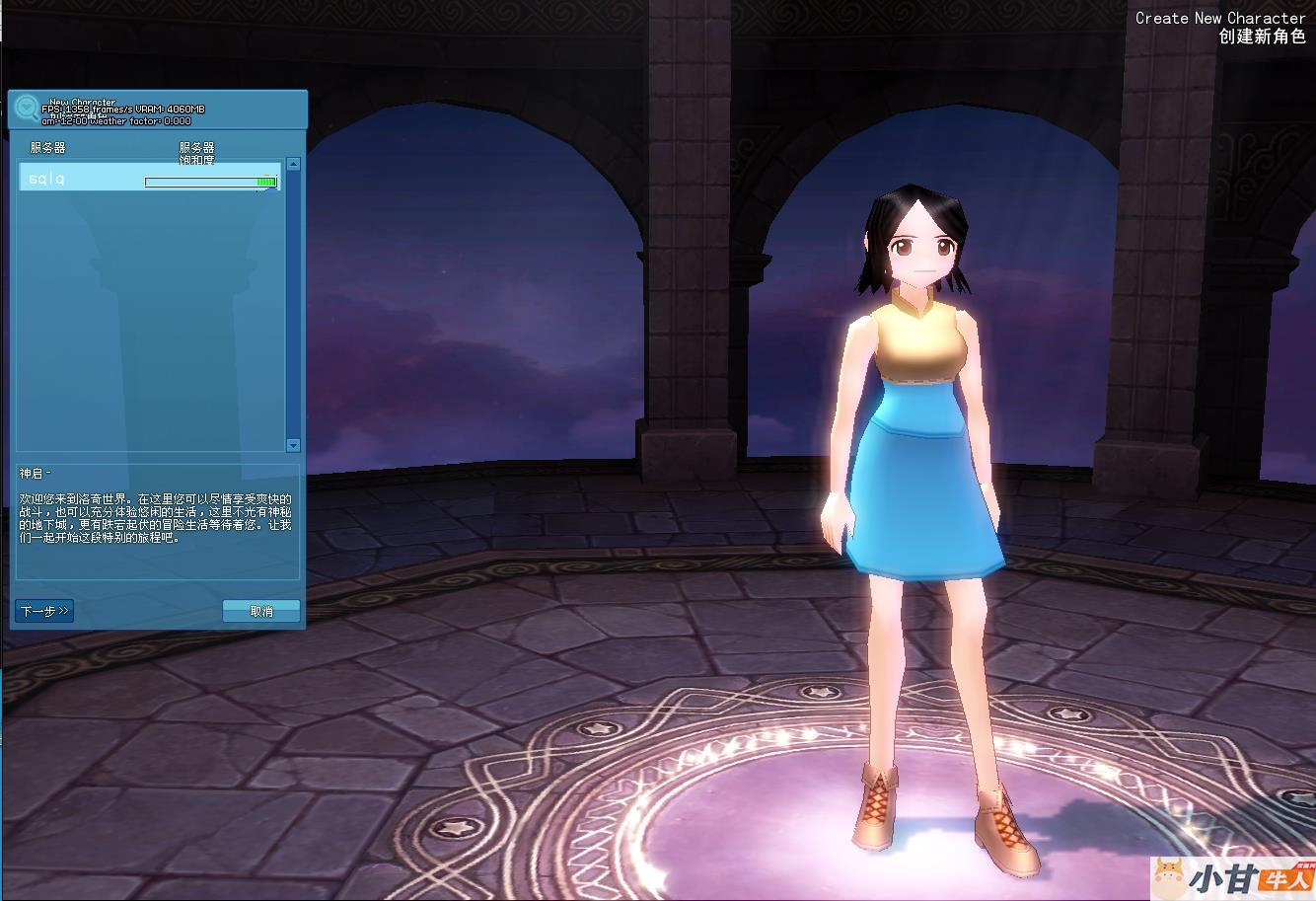The height and width of the screenshot is (901, 1316).
Task: Click the server list scroll-up arrow
Action: (x=293, y=165)
